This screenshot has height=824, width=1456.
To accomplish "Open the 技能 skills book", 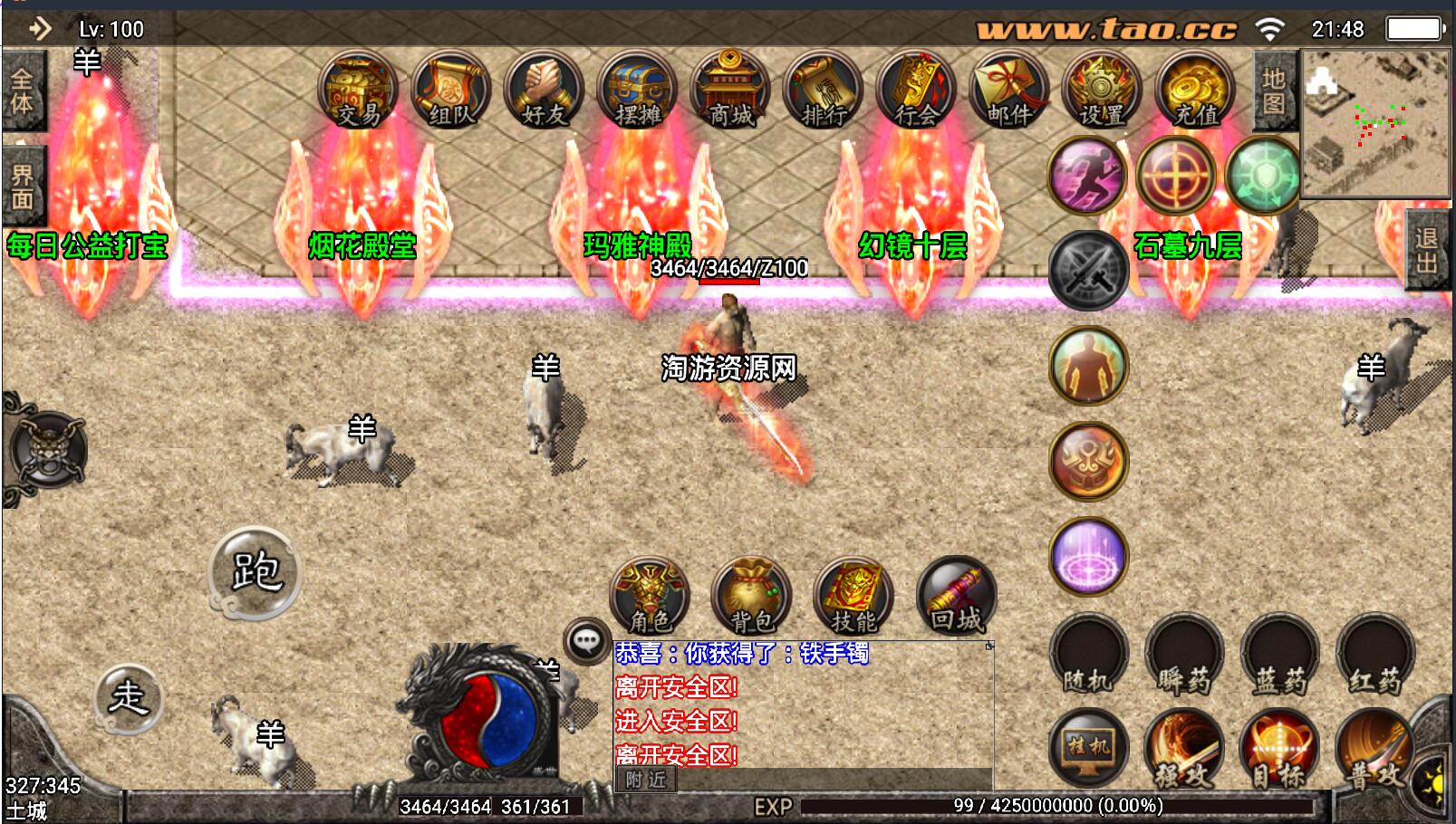I will click(x=853, y=597).
